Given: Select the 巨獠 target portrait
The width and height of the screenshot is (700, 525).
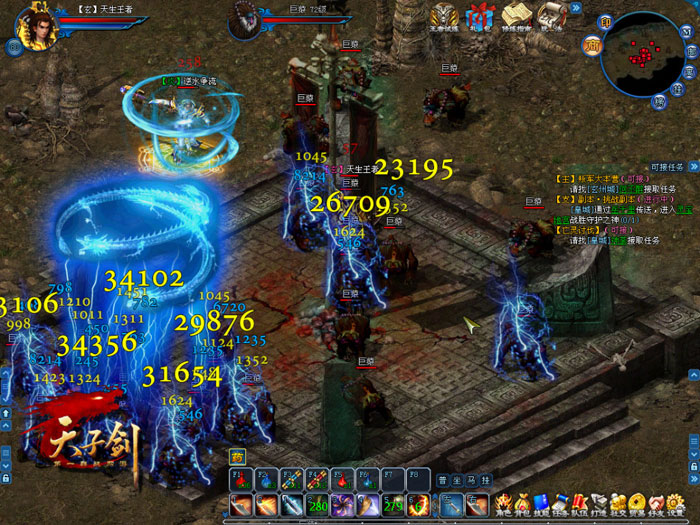Looking at the screenshot, I should (x=245, y=19).
